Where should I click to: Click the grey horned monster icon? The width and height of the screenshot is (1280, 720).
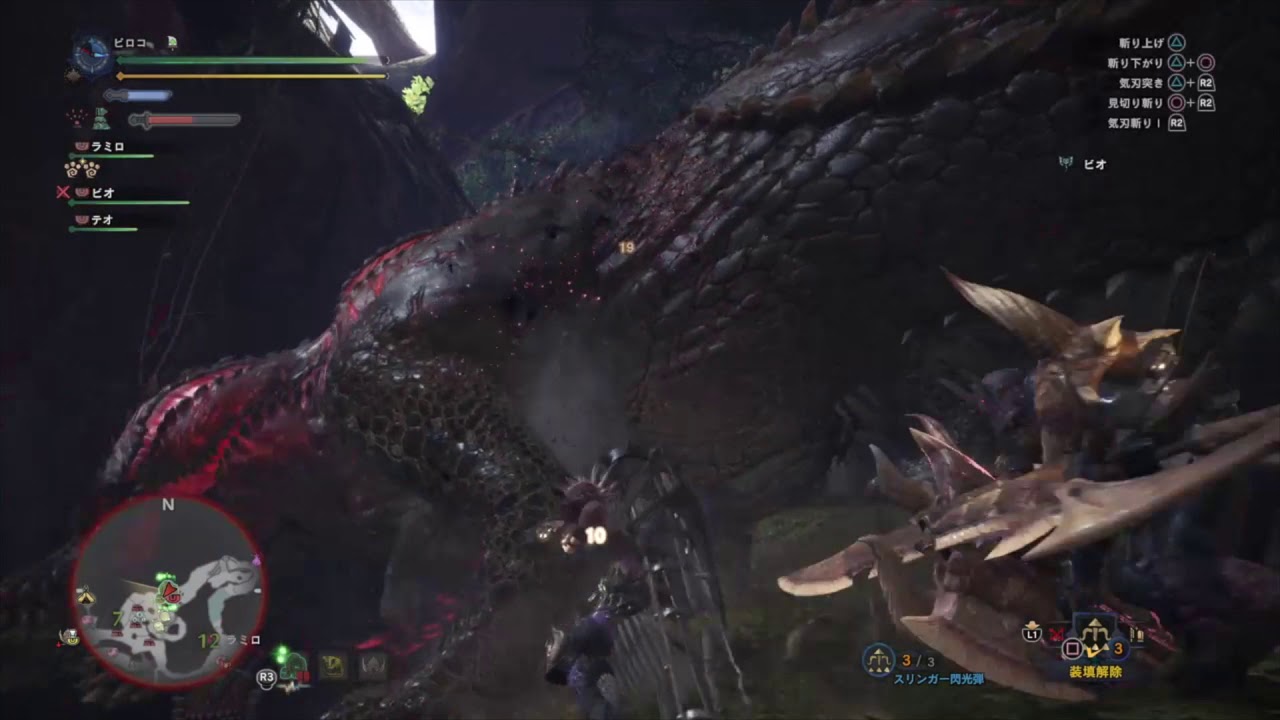[374, 665]
